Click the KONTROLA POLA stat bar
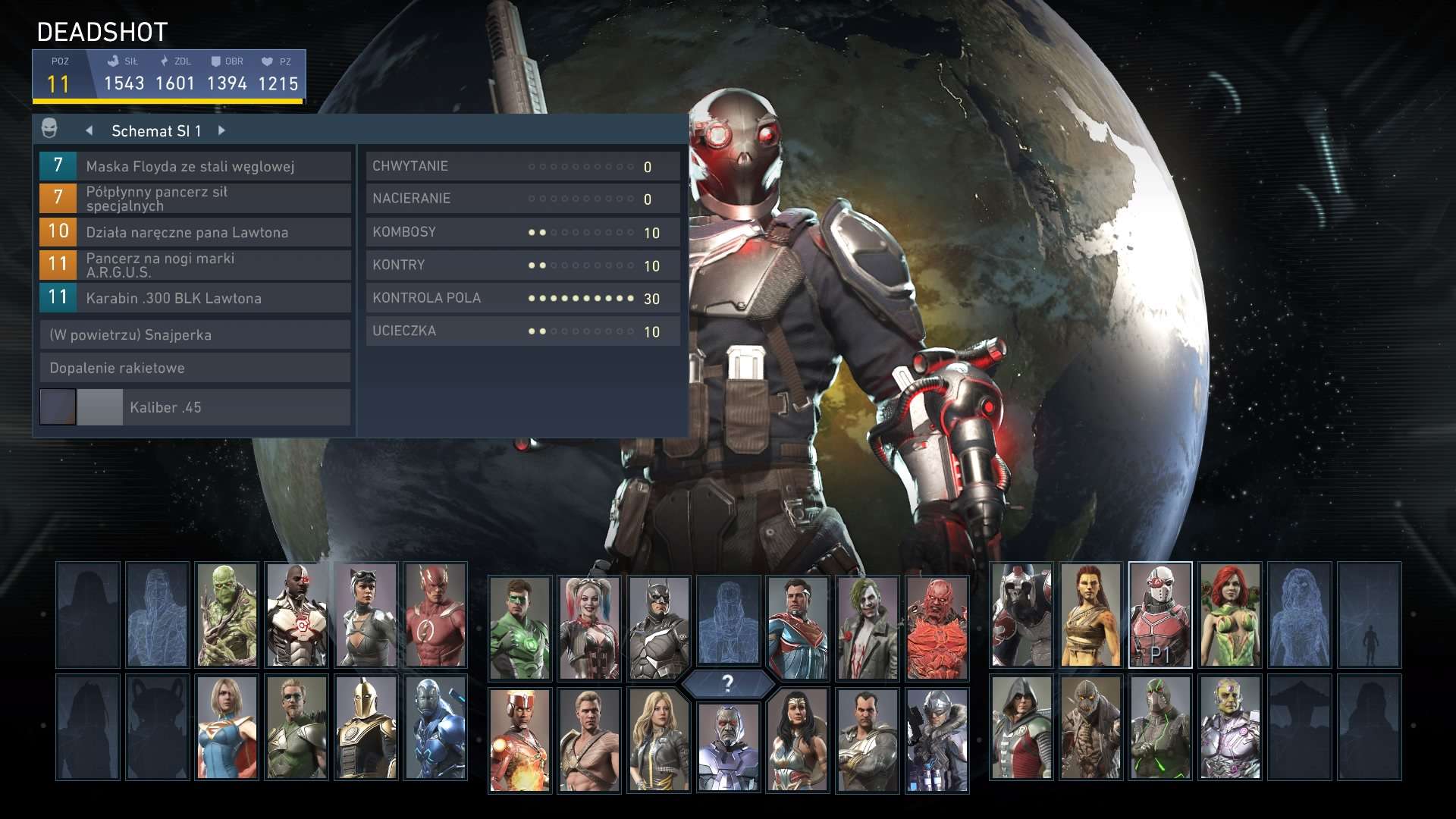The image size is (1456, 819). point(523,298)
